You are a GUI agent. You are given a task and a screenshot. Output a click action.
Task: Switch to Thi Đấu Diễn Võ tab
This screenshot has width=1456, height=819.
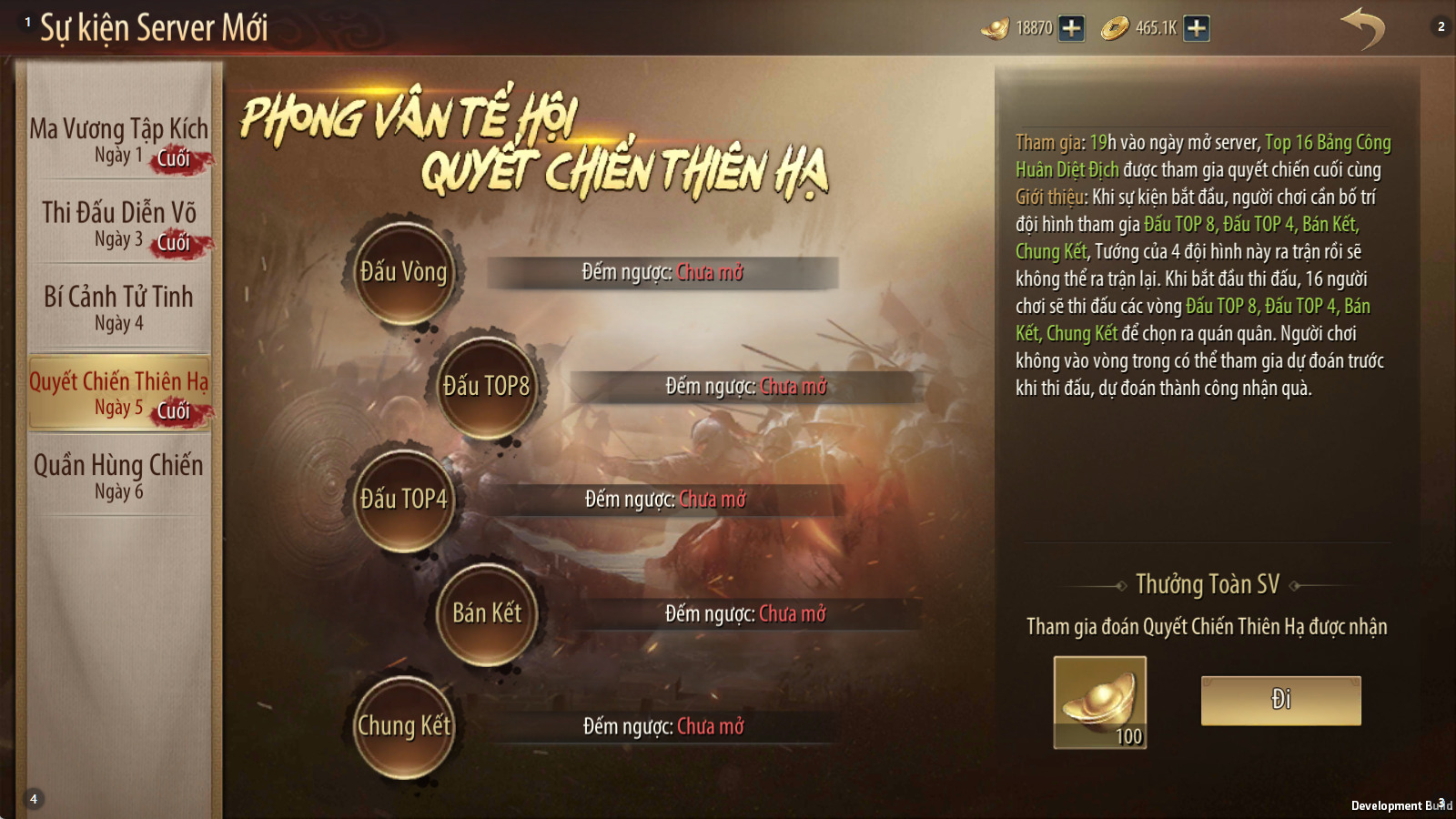118,224
